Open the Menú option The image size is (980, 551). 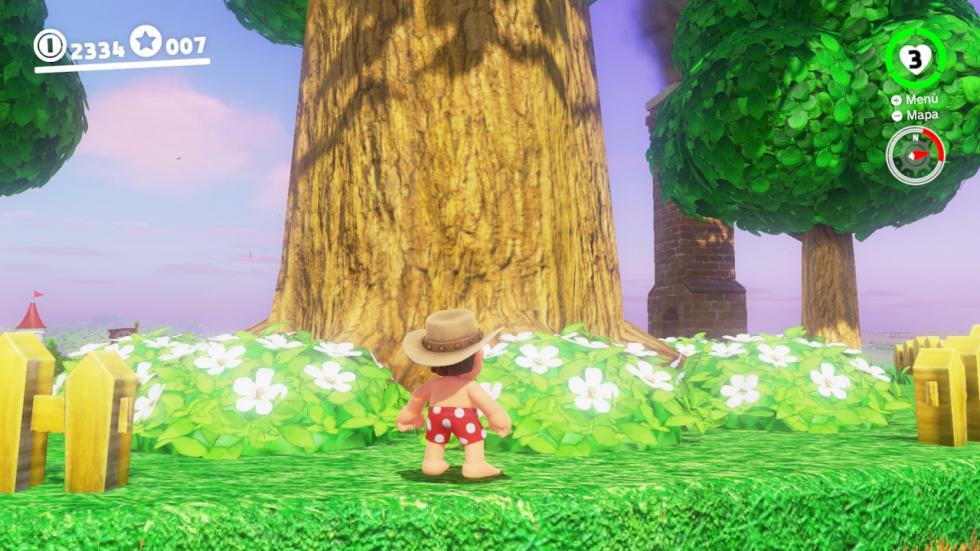[x=915, y=100]
